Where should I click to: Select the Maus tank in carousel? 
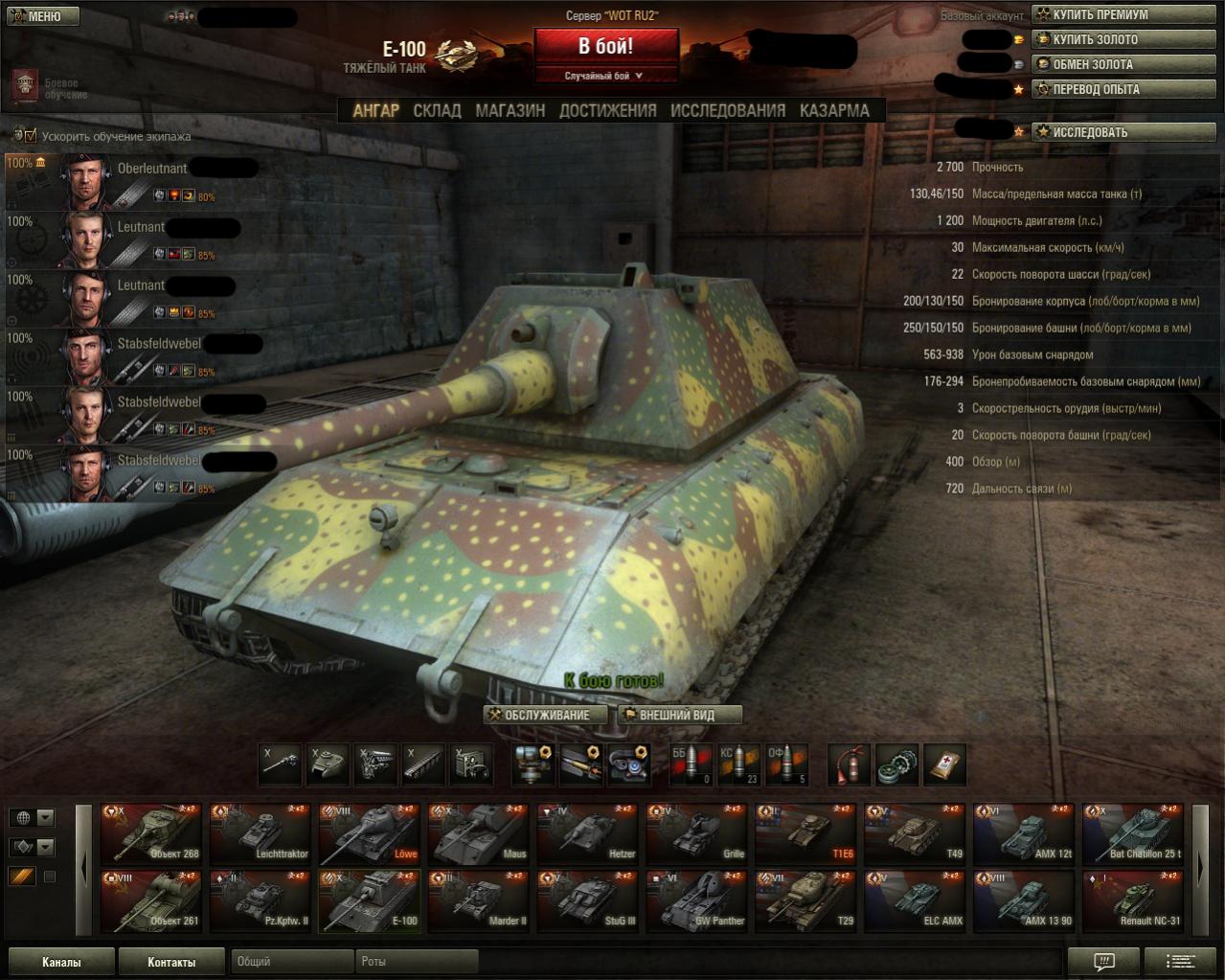pyautogui.click(x=478, y=834)
